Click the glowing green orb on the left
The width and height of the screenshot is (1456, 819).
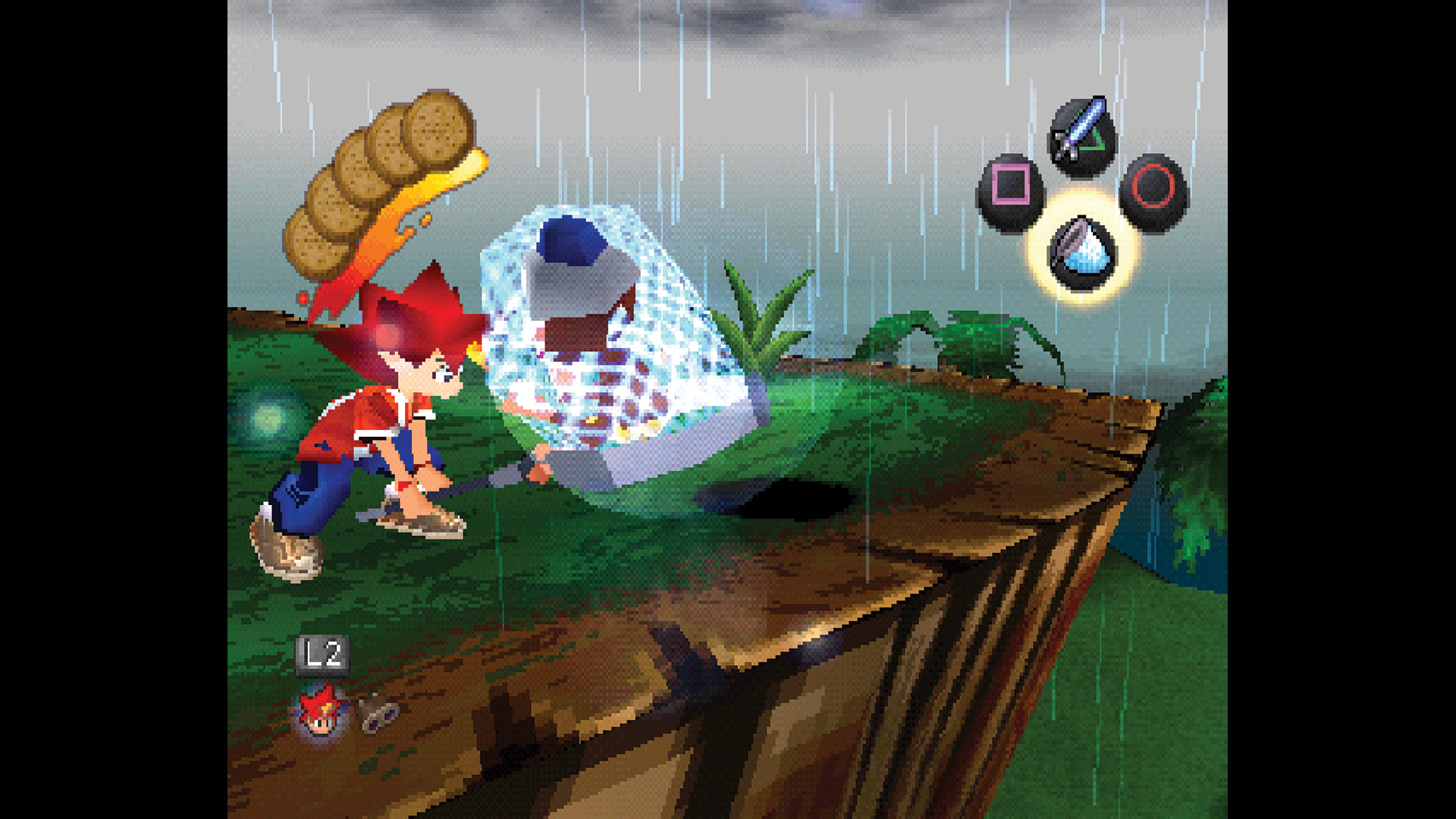pos(267,418)
